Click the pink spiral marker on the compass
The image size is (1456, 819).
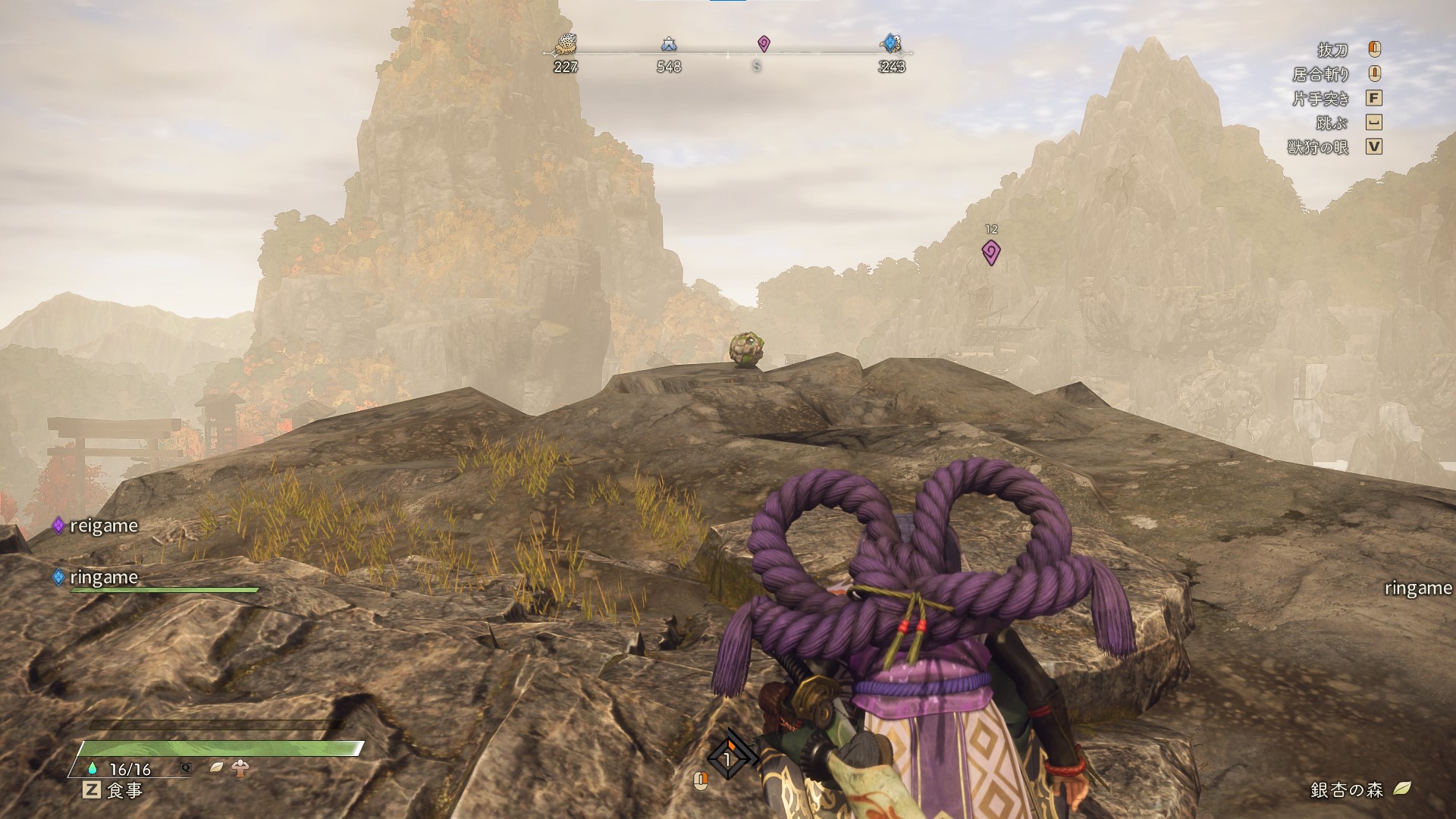pos(764,44)
